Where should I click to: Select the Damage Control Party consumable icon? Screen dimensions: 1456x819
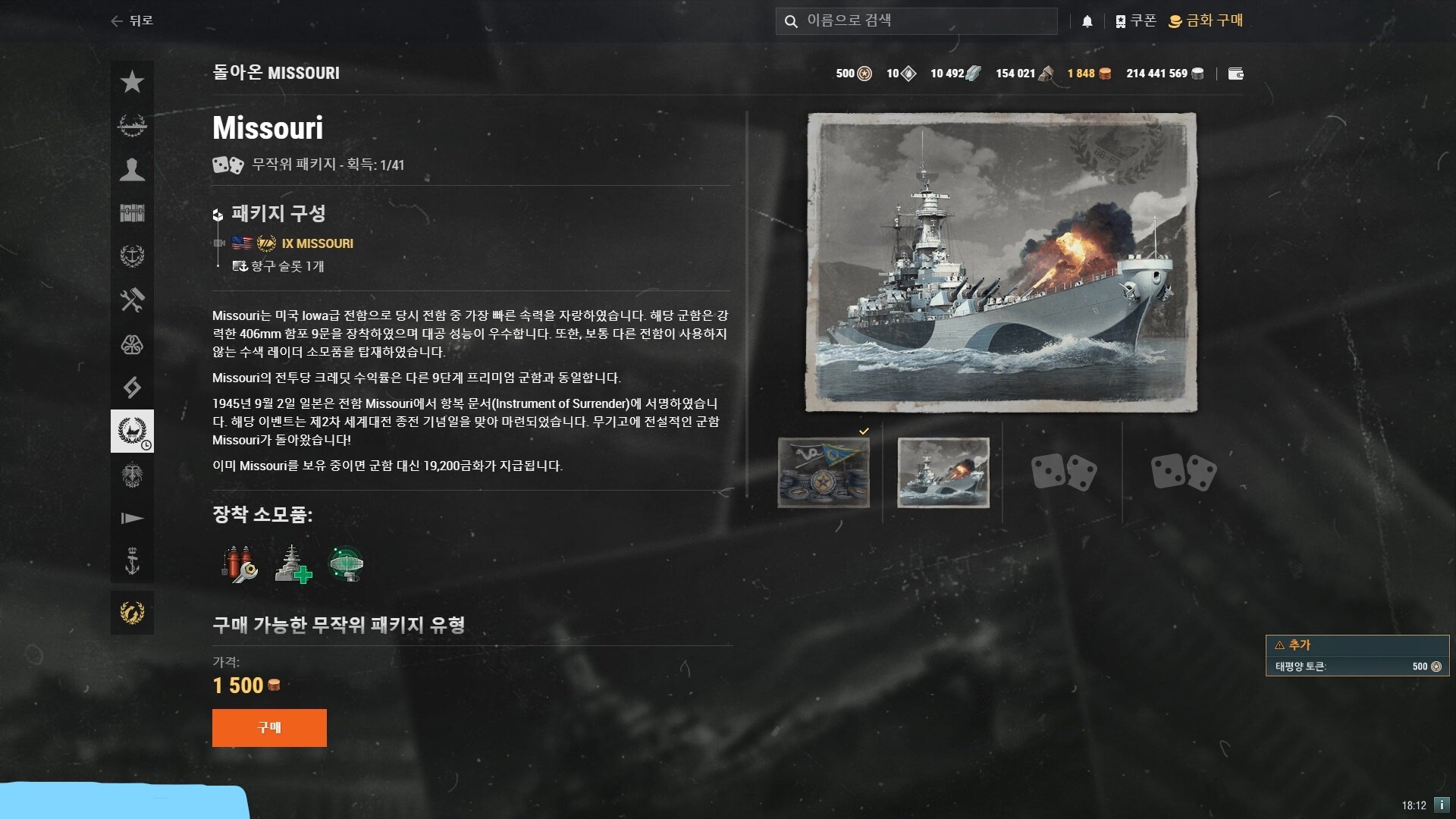pos(240,564)
